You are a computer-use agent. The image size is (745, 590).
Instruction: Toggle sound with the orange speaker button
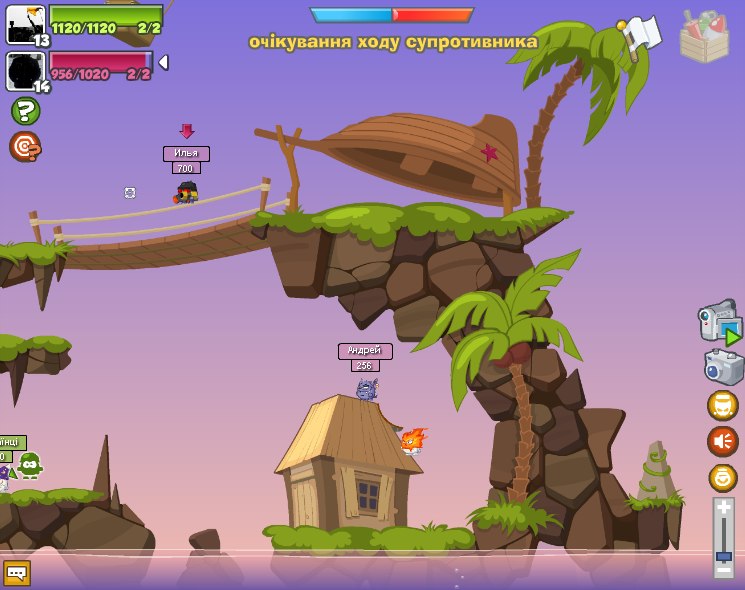click(722, 441)
